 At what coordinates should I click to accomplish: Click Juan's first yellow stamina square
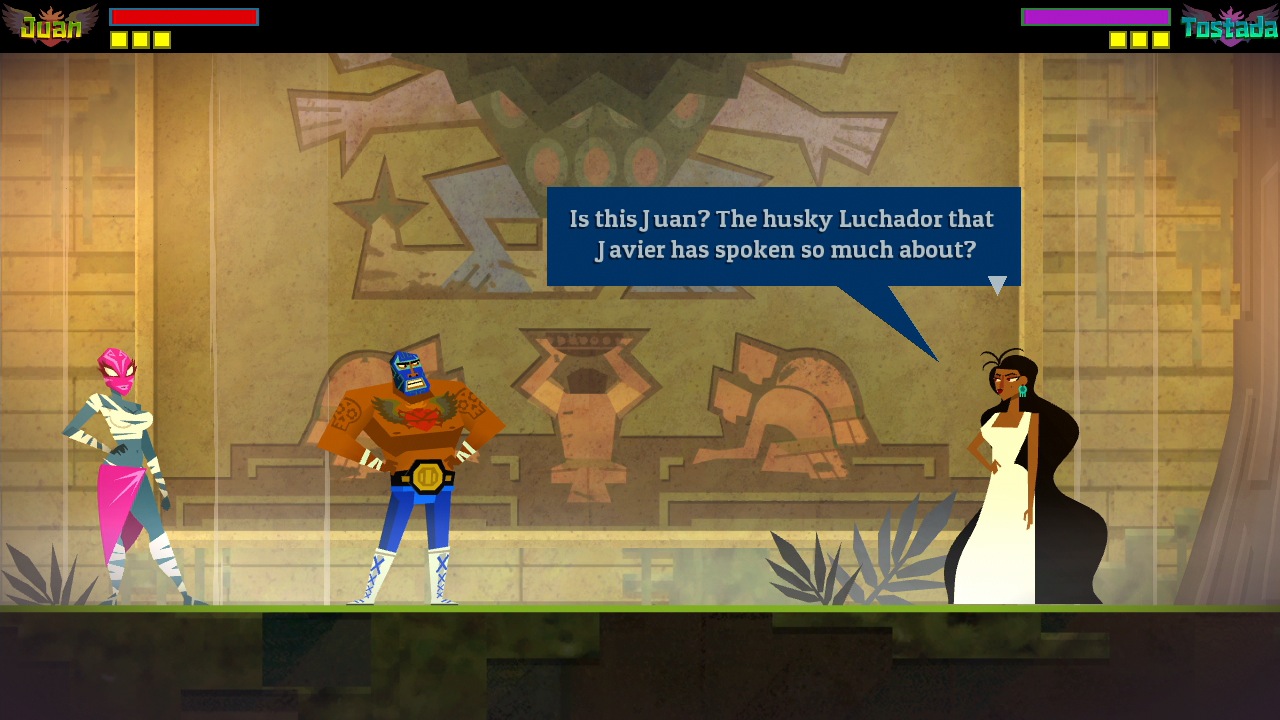coord(119,41)
